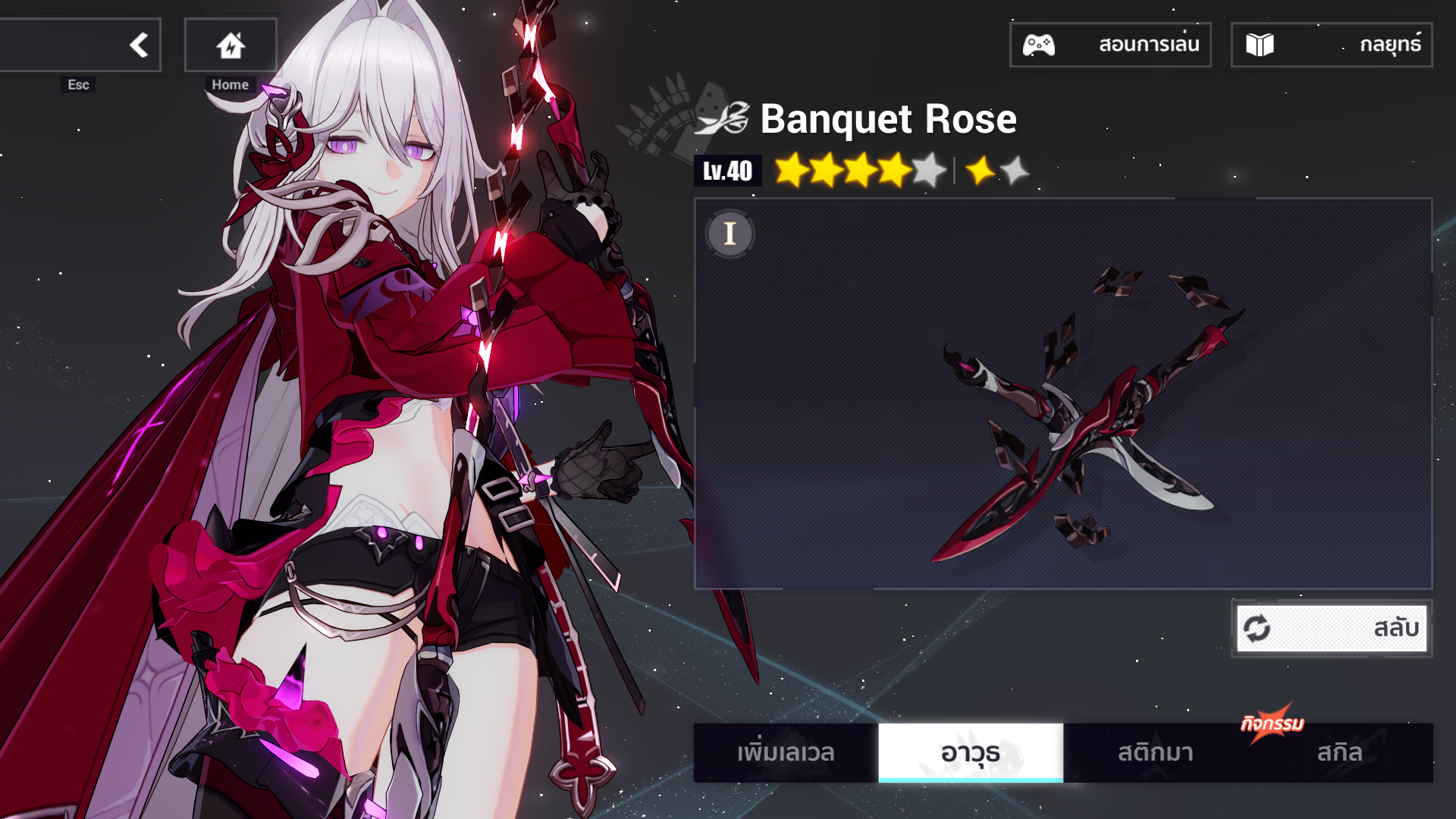Open the สอนการเล่น tutorial
Viewport: 1456px width, 819px height.
tap(1109, 45)
